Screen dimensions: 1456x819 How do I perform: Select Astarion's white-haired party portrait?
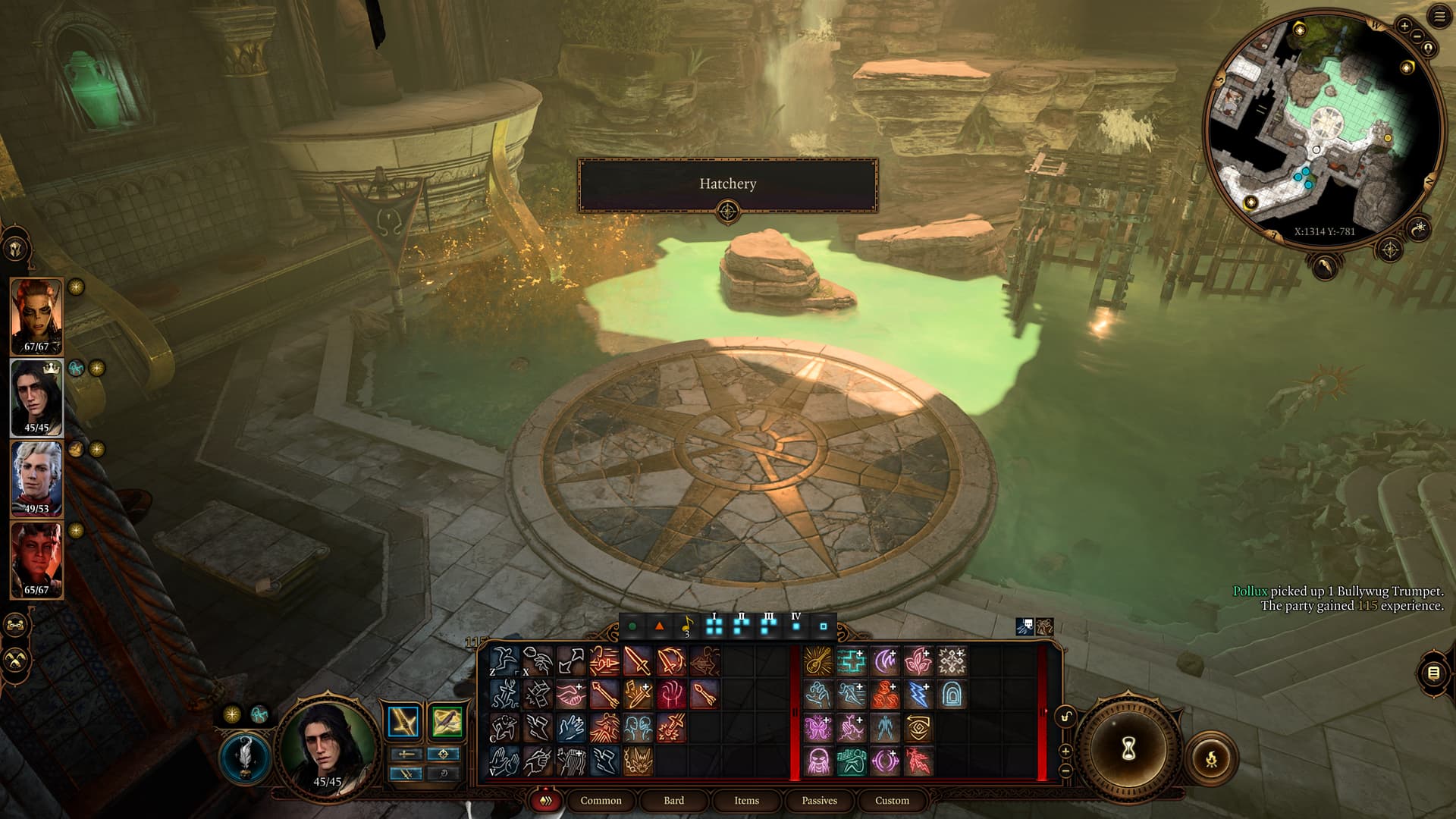36,478
